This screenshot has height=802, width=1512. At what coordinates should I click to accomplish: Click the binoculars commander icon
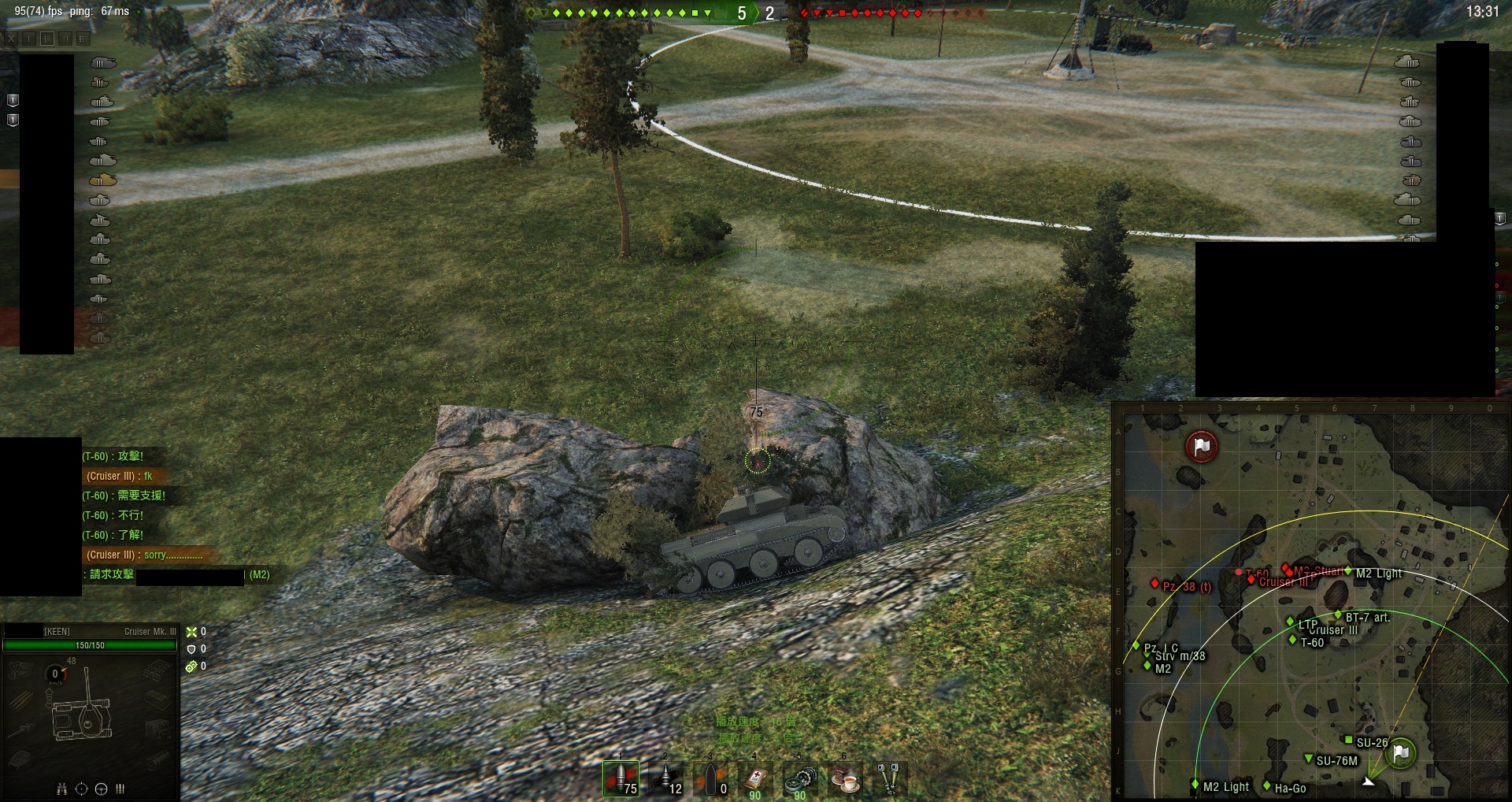pyautogui.click(x=62, y=789)
